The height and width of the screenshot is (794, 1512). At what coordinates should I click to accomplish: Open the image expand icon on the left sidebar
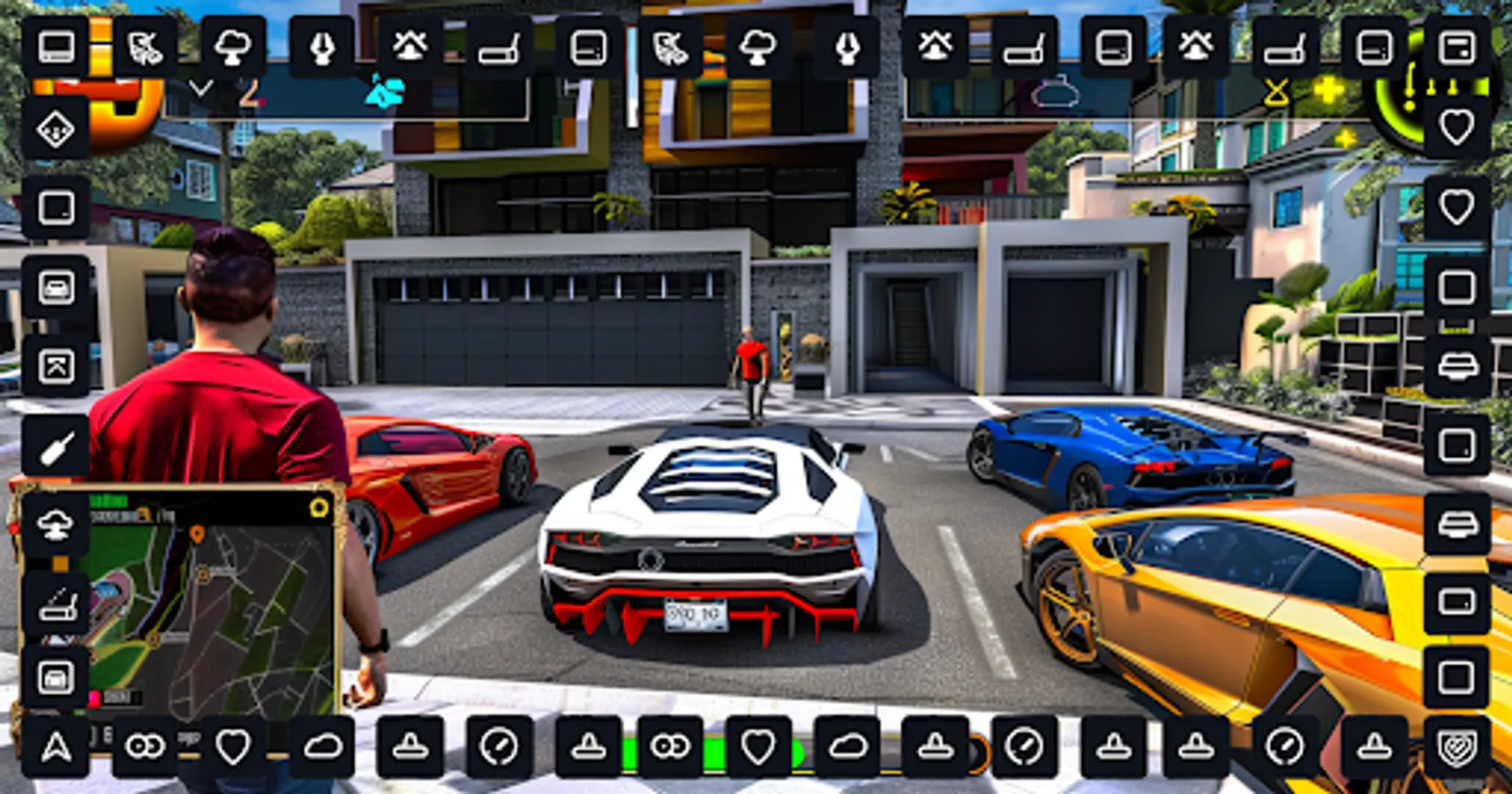coord(56,363)
